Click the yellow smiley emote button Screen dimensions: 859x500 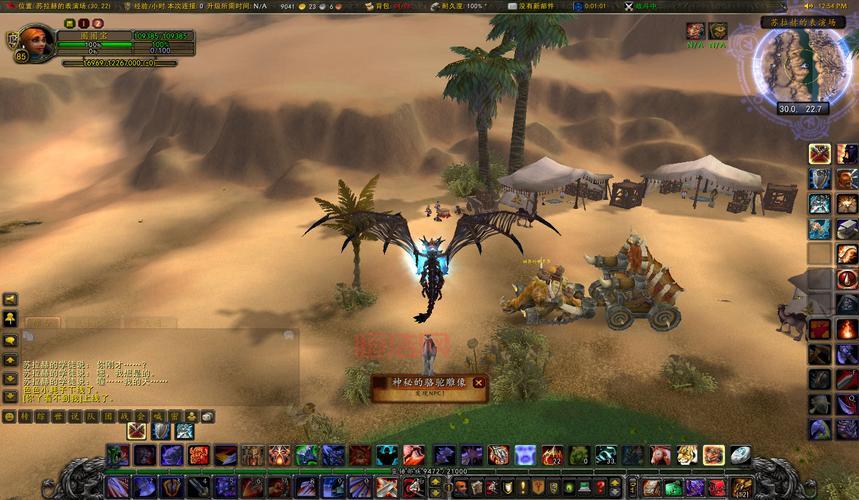click(10, 416)
